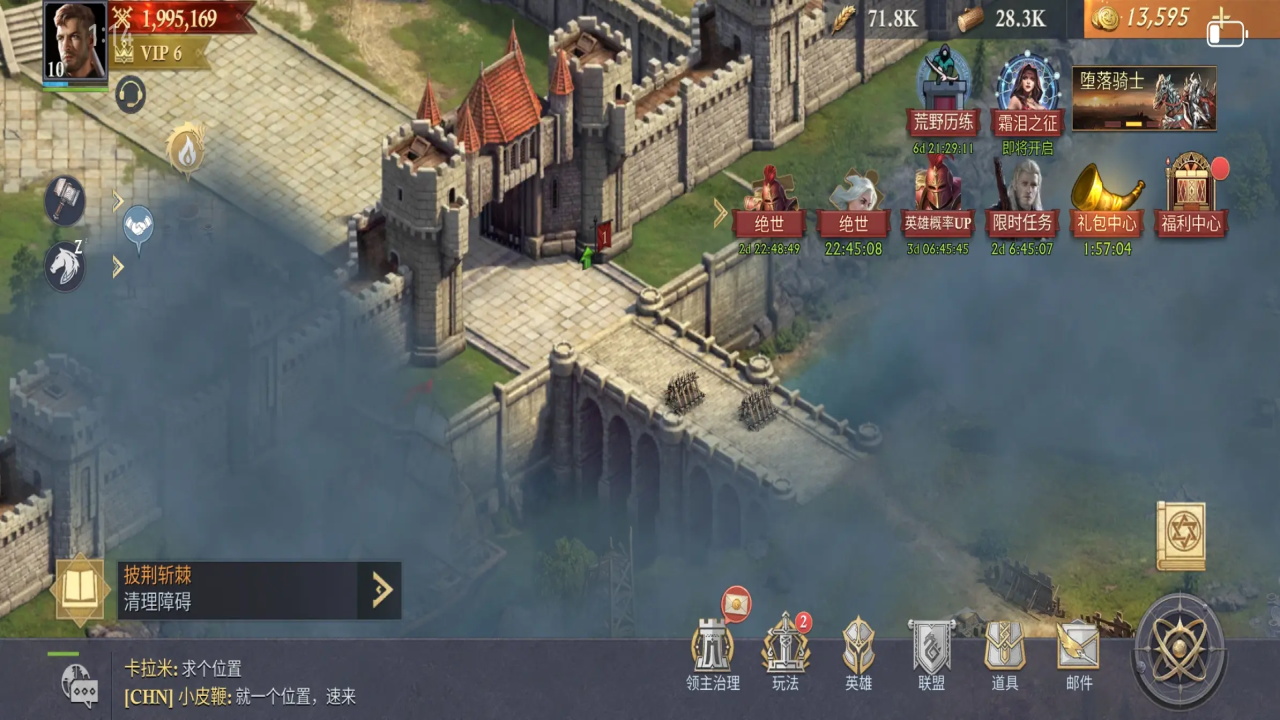Open the 邮件 mail inbox
1280x720 pixels.
click(x=1078, y=655)
